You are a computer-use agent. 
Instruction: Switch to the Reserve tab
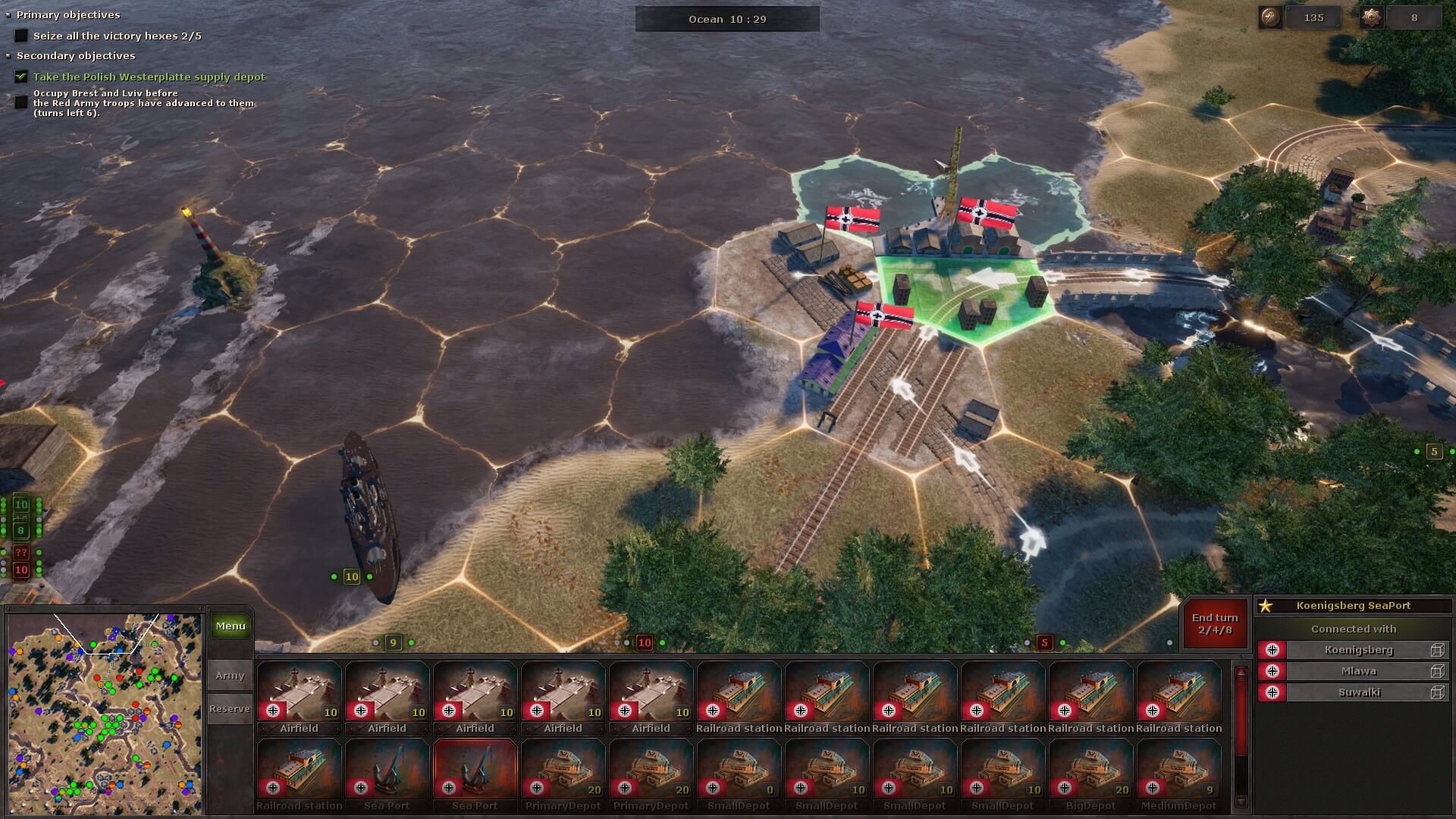230,709
